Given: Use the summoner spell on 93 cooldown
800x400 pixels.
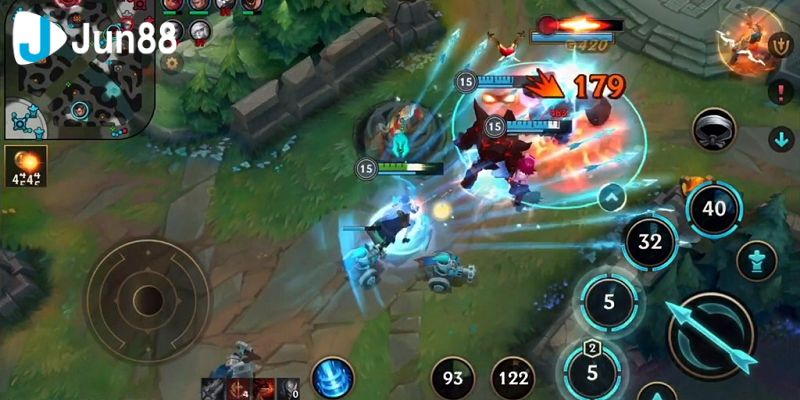Looking at the screenshot, I should 452,379.
